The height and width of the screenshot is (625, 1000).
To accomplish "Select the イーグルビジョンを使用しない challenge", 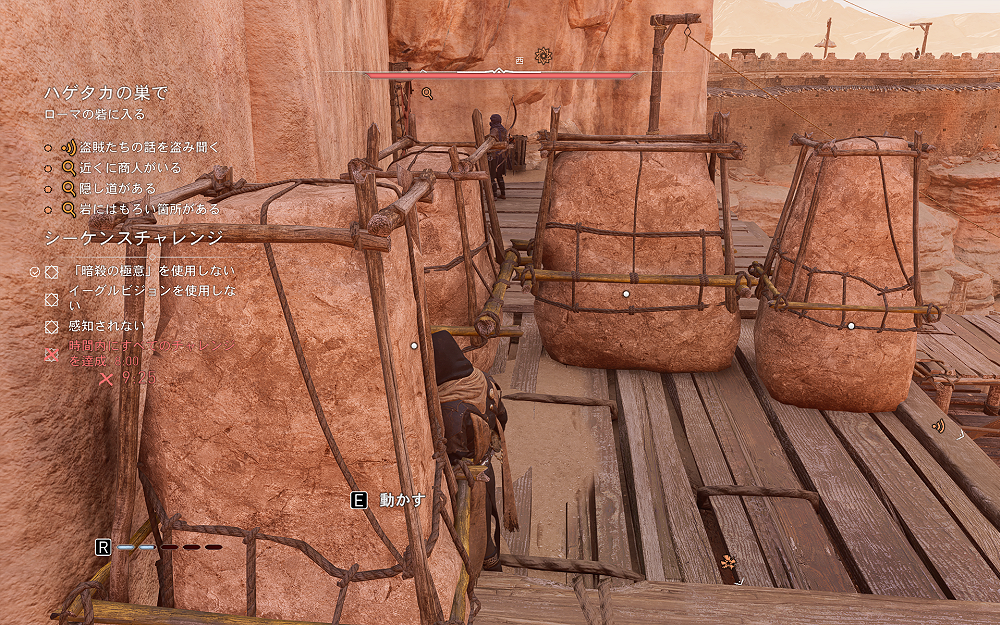I will coord(152,297).
